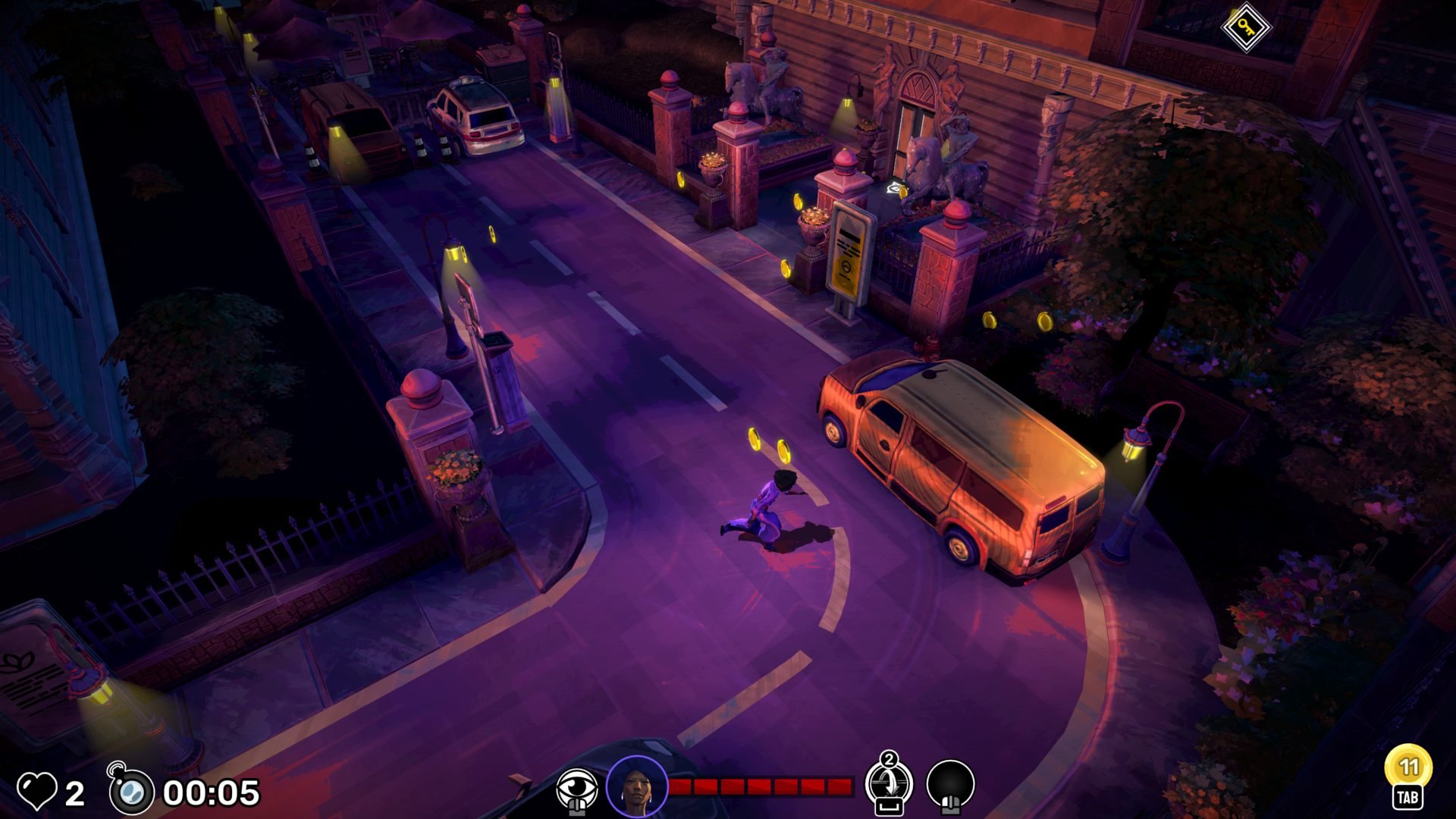Image resolution: width=1456 pixels, height=819 pixels.
Task: Use the jump ability with 2 charges
Action: (889, 786)
